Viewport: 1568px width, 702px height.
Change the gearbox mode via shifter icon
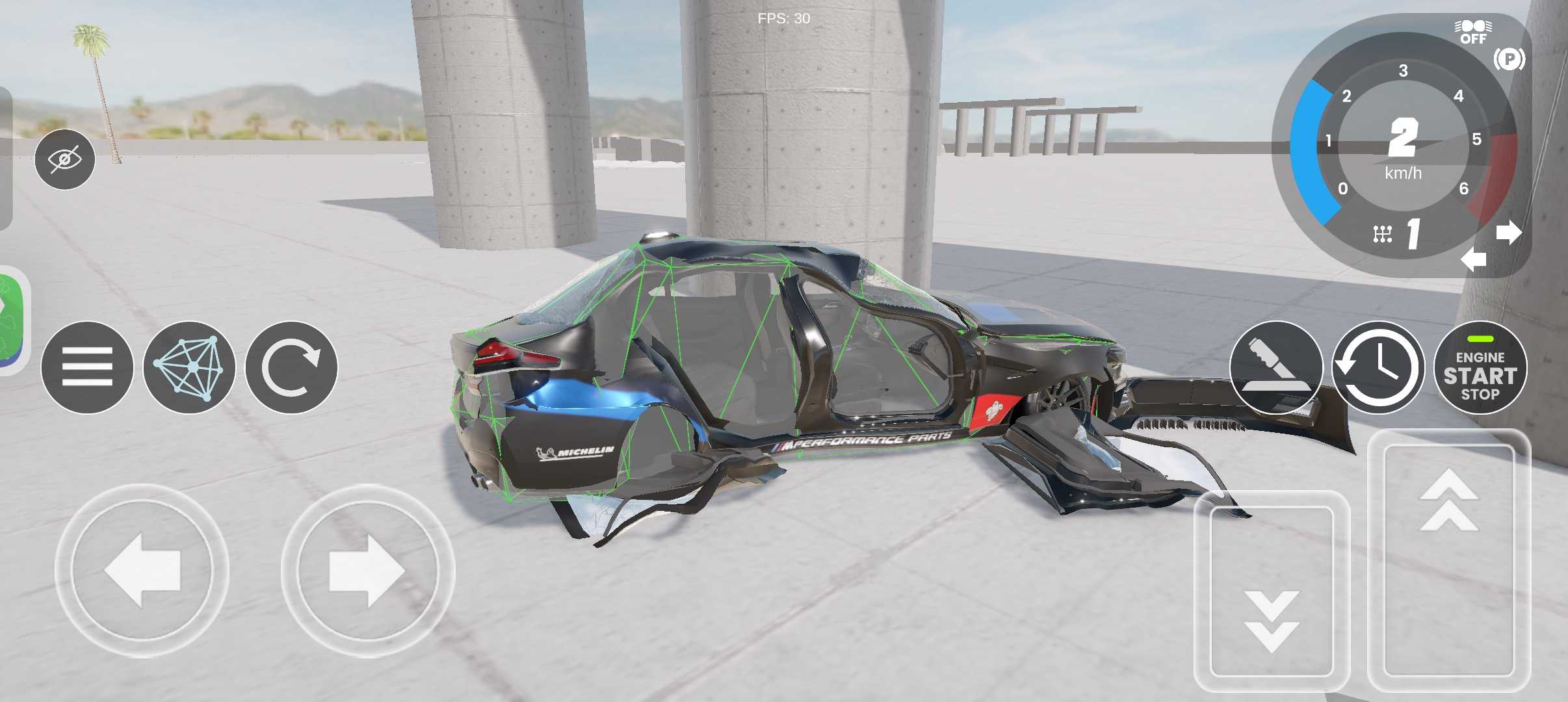(x=1383, y=234)
